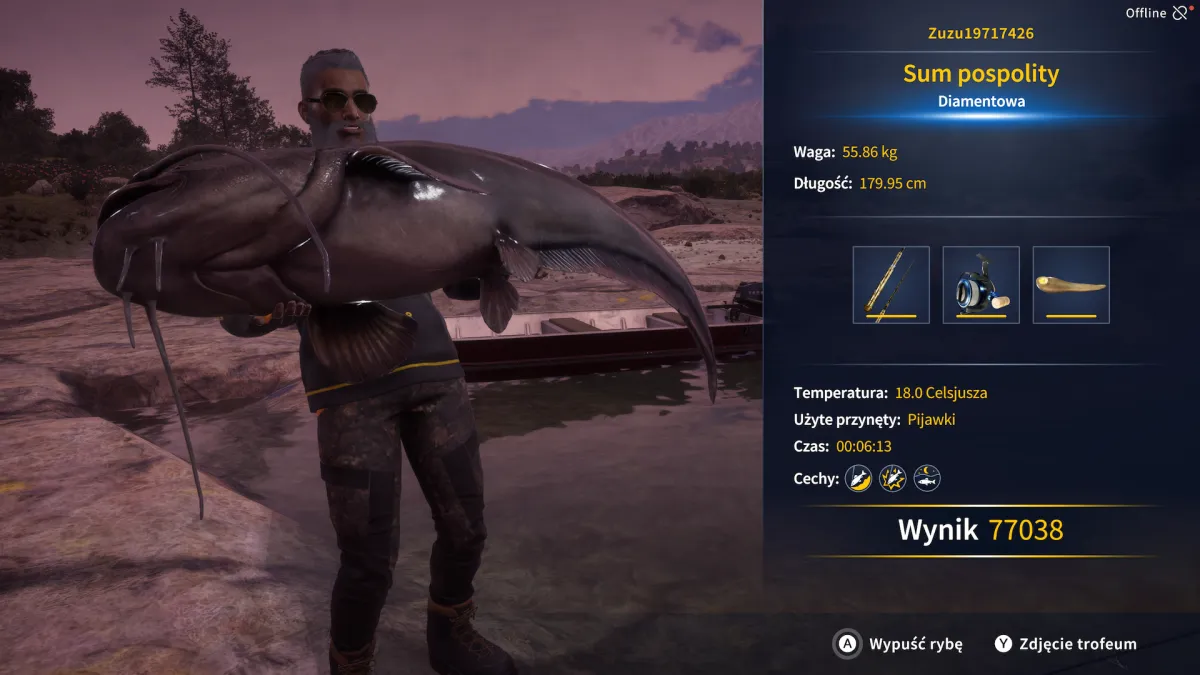Choose Wypuść rybę to release the fish

[898, 644]
